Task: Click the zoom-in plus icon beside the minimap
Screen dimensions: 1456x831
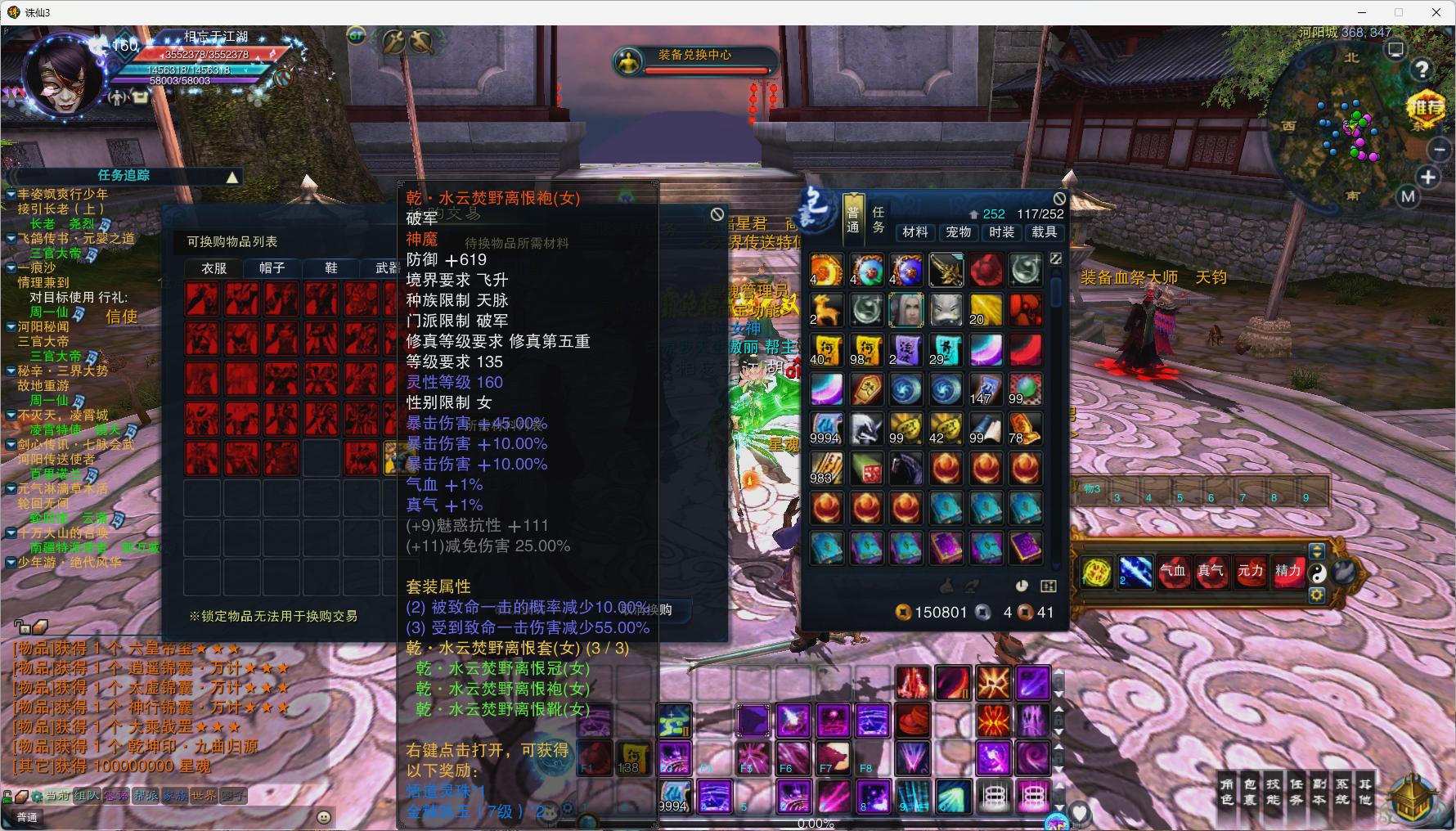Action: pyautogui.click(x=1429, y=177)
